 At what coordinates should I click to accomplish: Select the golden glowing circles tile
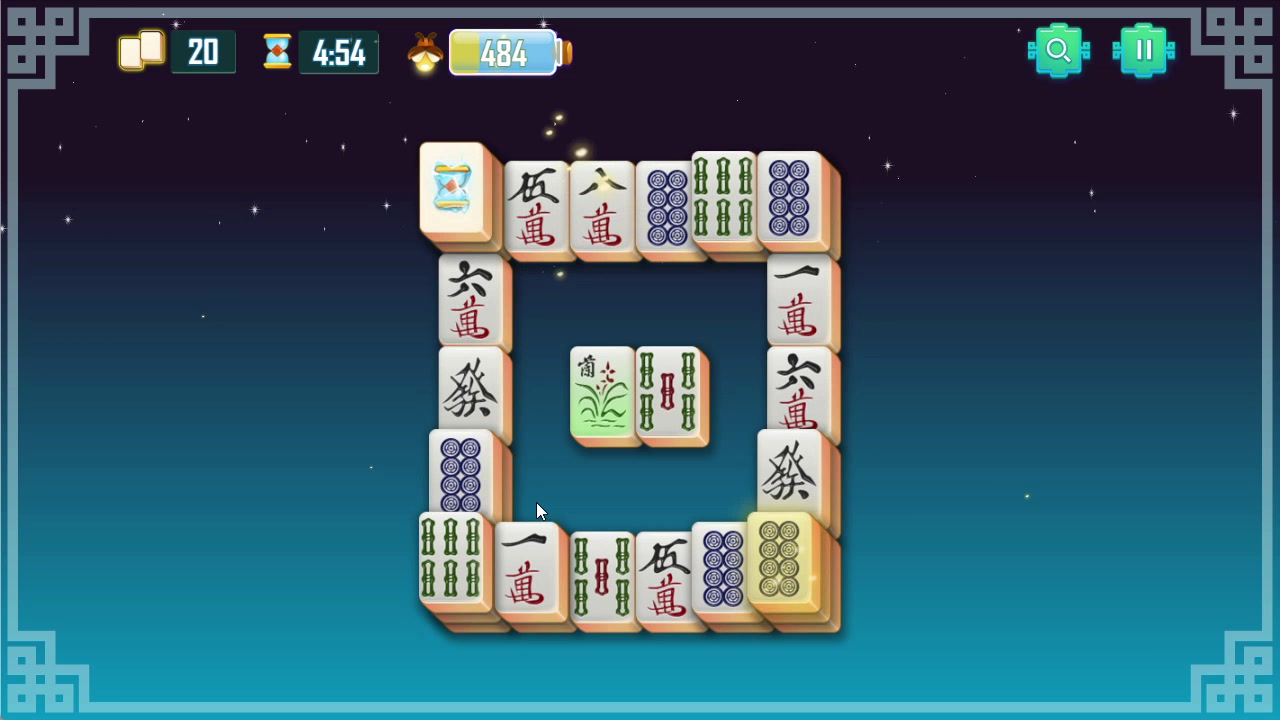coord(781,564)
